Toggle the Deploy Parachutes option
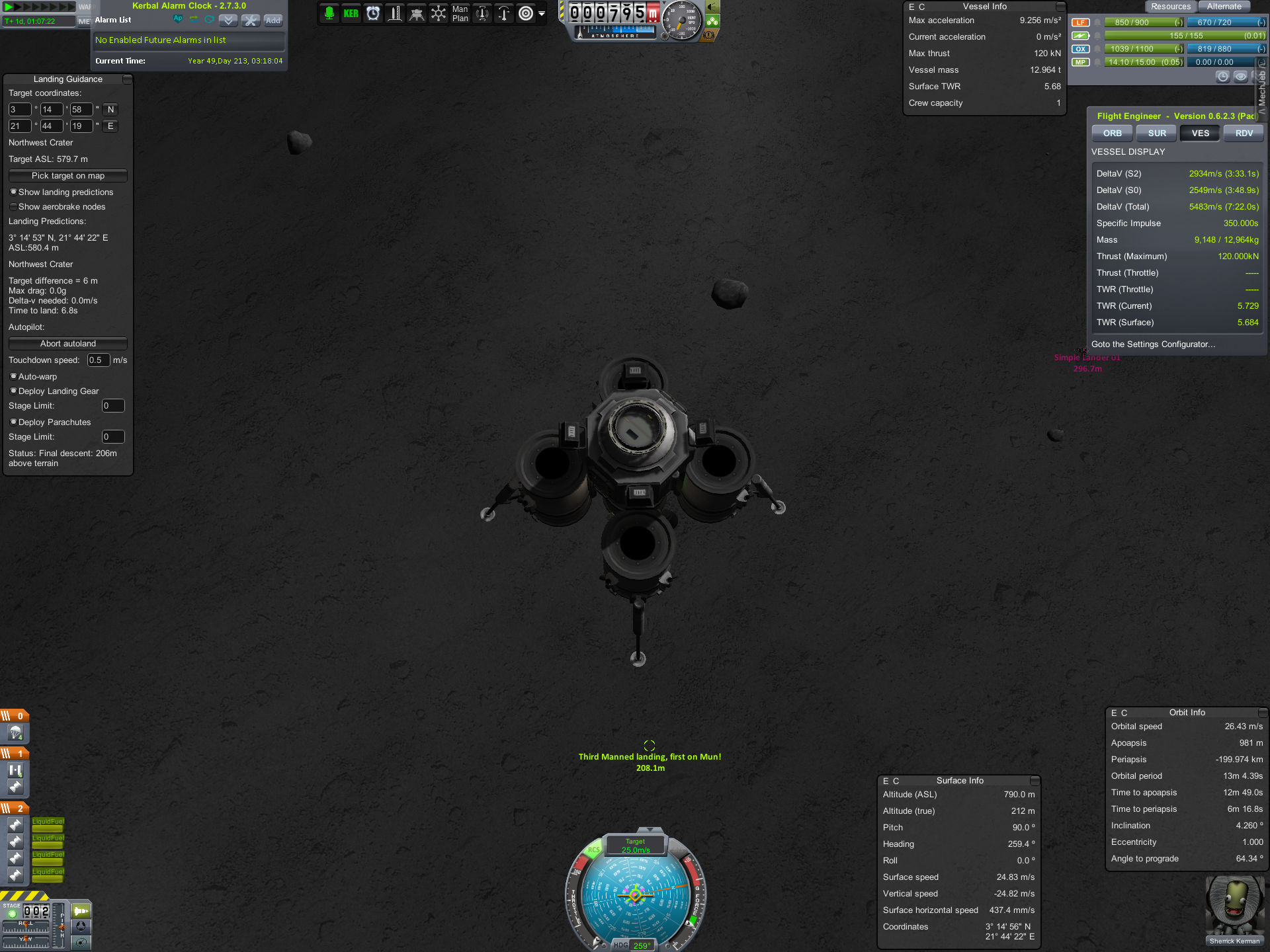Image resolution: width=1270 pixels, height=952 pixels. [13, 422]
